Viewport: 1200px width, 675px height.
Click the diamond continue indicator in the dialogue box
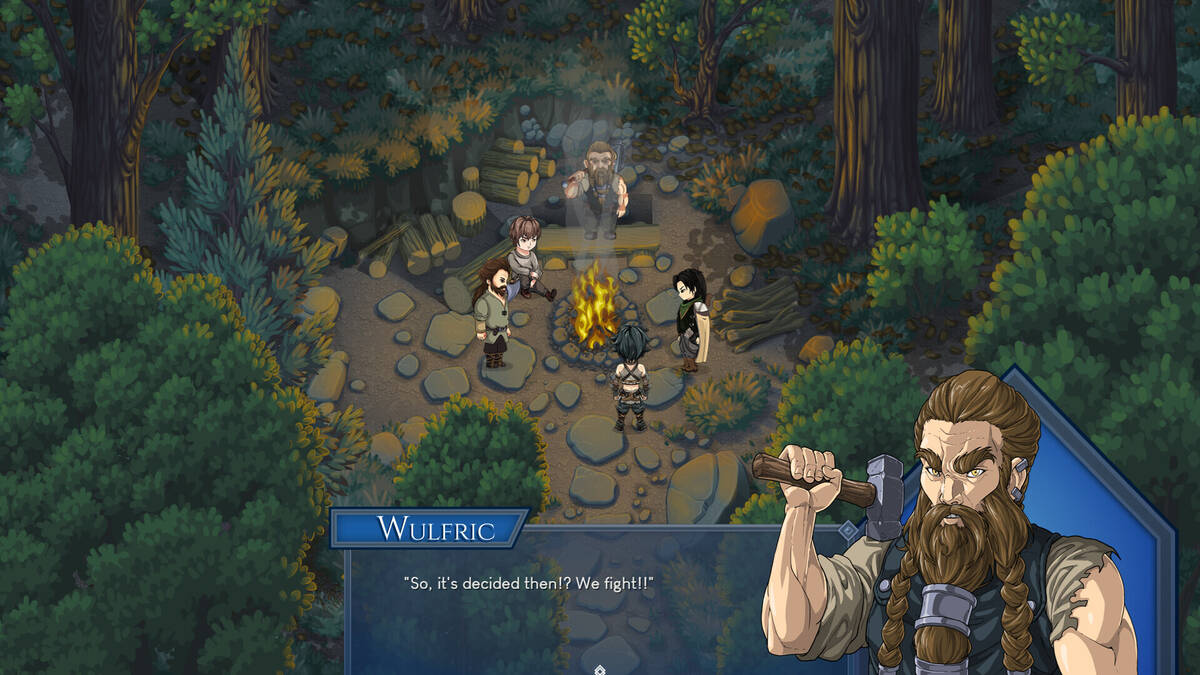coord(599,669)
